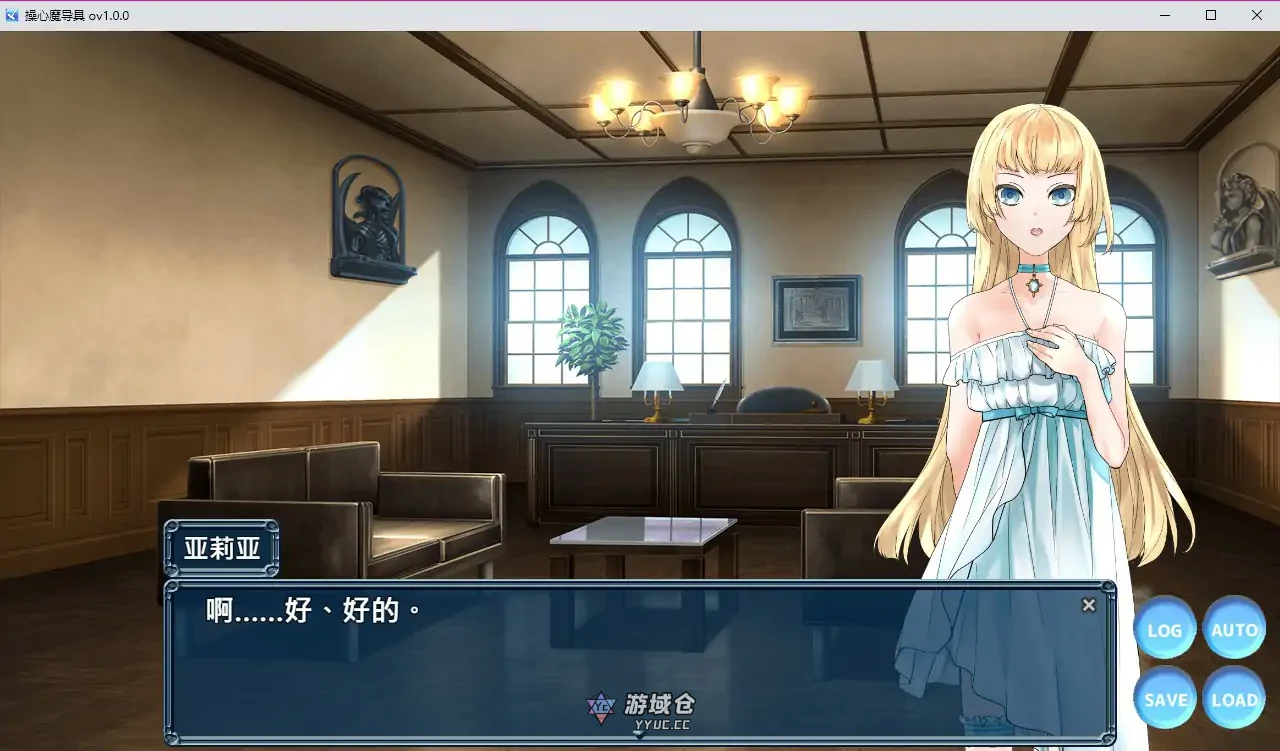This screenshot has width=1280, height=751.
Task: Hide the message window with the × control
Action: click(1088, 605)
